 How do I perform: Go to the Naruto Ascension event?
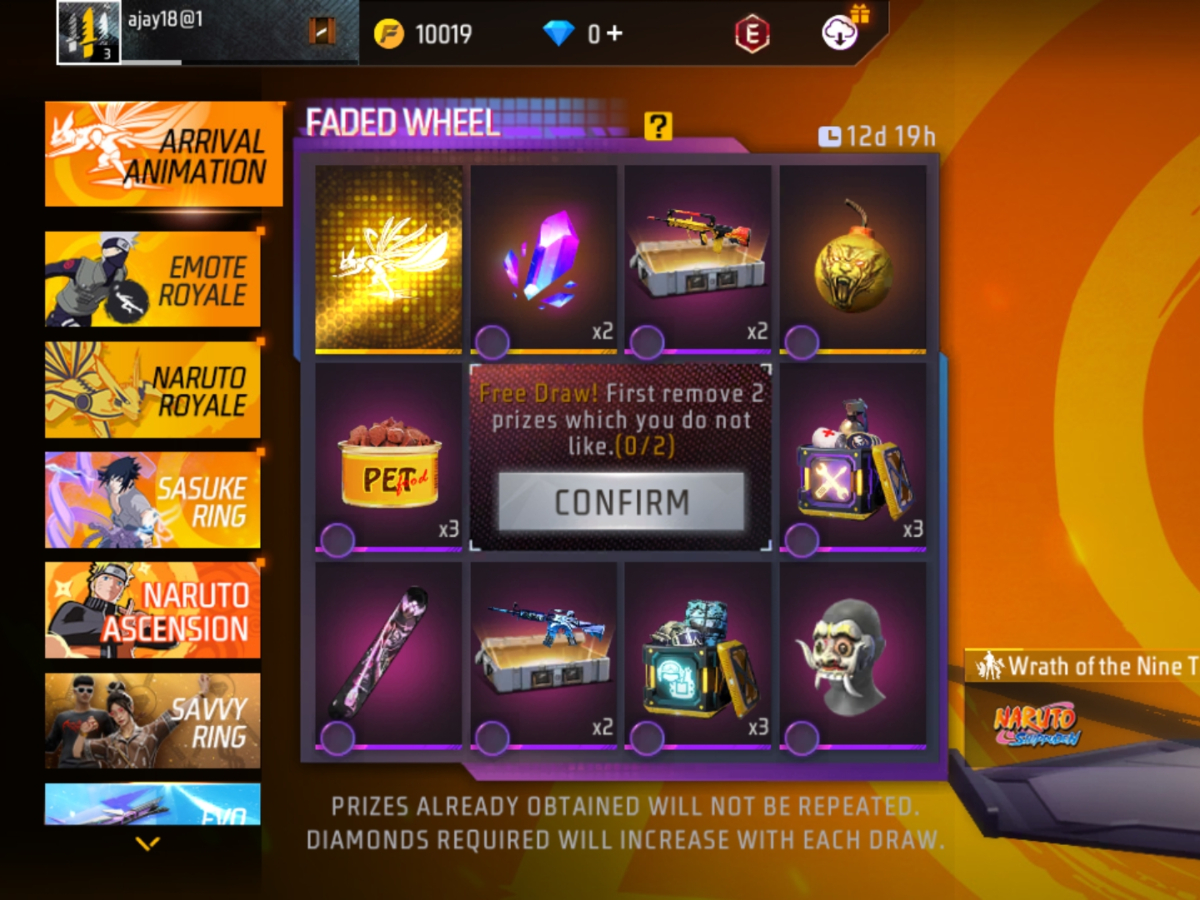[x=153, y=610]
